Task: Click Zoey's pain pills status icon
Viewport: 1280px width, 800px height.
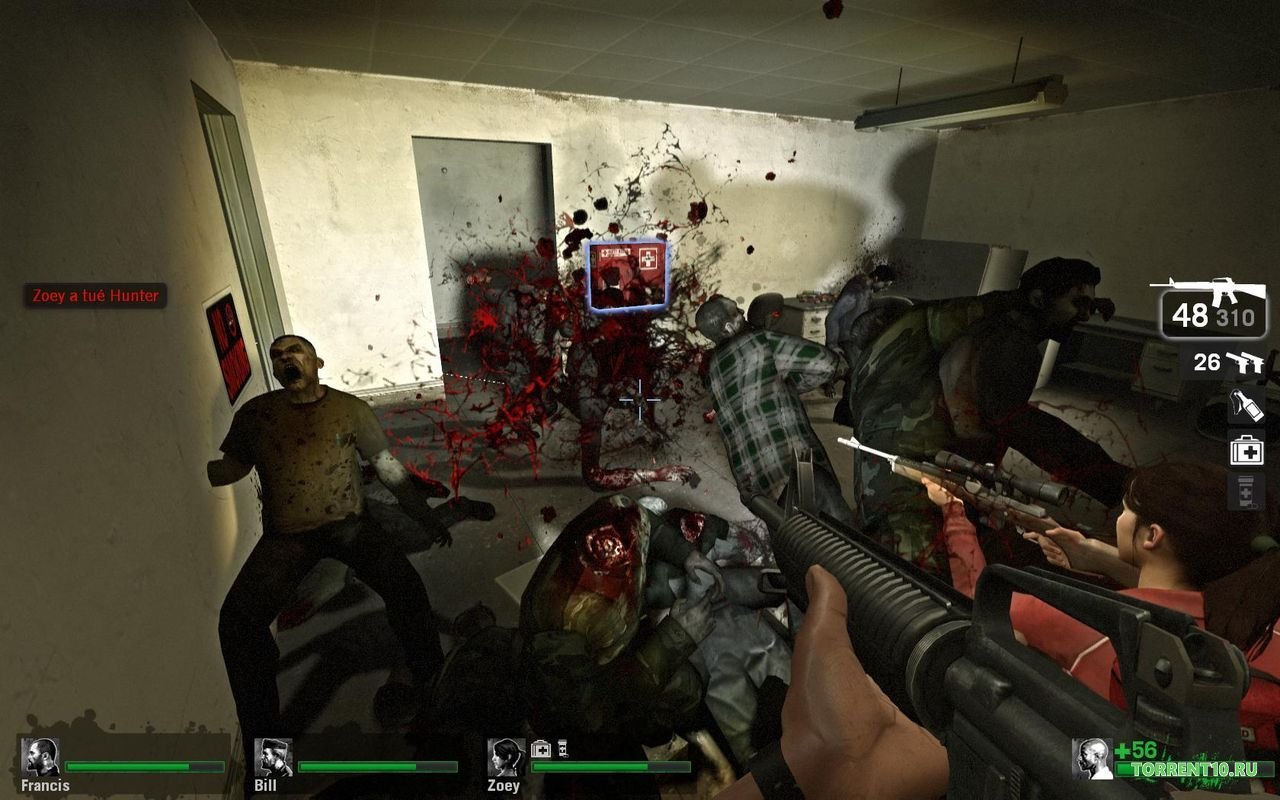Action: pyautogui.click(x=563, y=747)
